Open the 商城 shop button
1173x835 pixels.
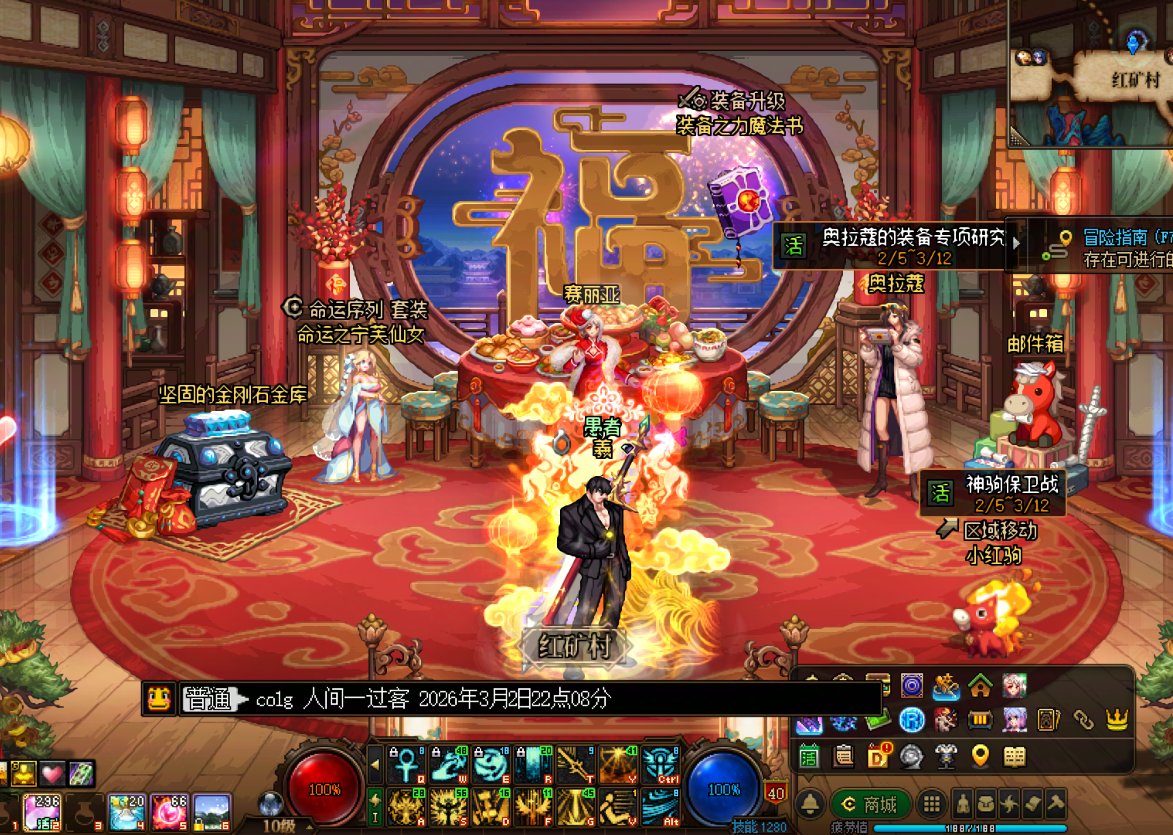pos(870,804)
